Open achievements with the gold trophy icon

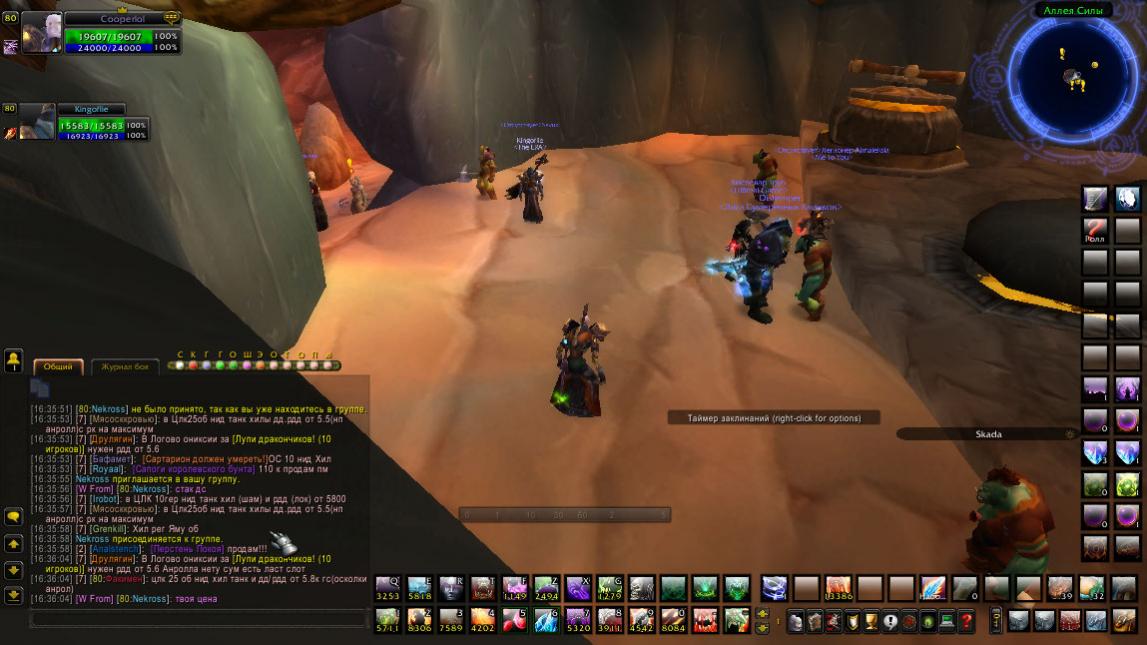coord(871,621)
